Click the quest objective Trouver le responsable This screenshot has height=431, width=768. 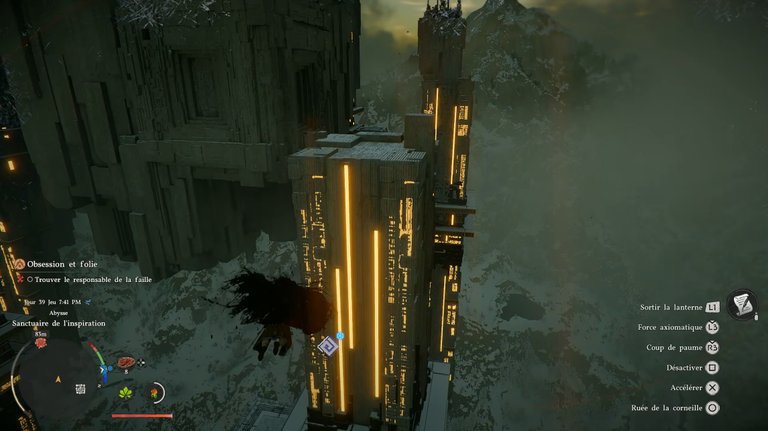[92, 280]
